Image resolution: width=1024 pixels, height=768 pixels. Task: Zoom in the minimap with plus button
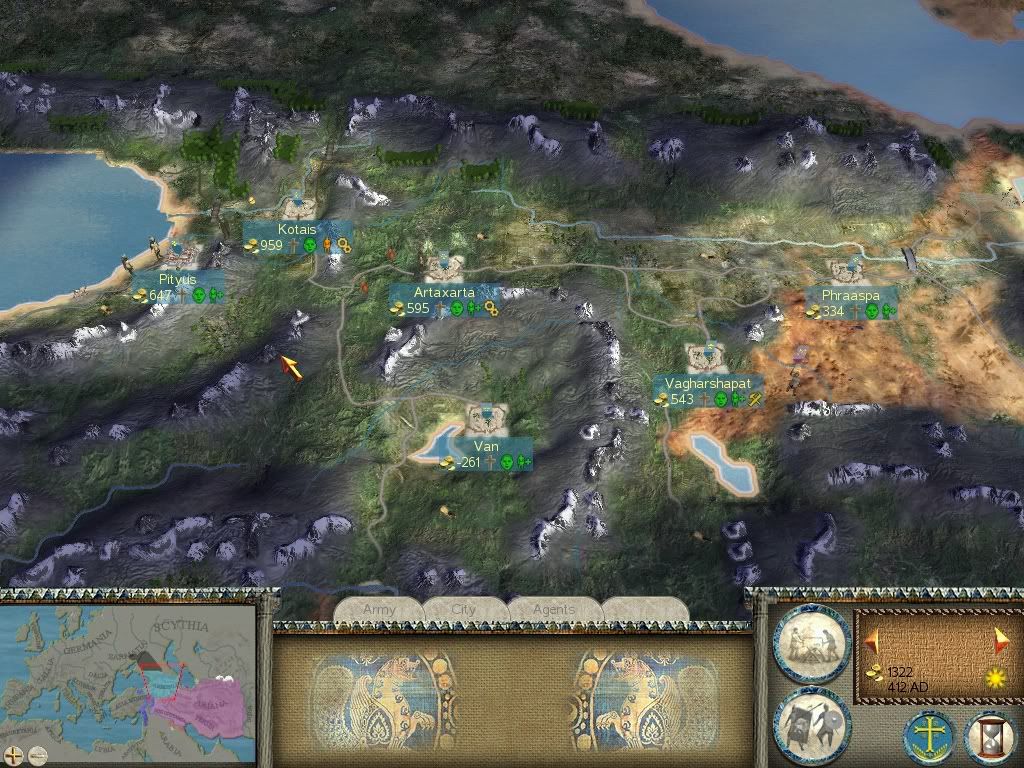(x=14, y=755)
